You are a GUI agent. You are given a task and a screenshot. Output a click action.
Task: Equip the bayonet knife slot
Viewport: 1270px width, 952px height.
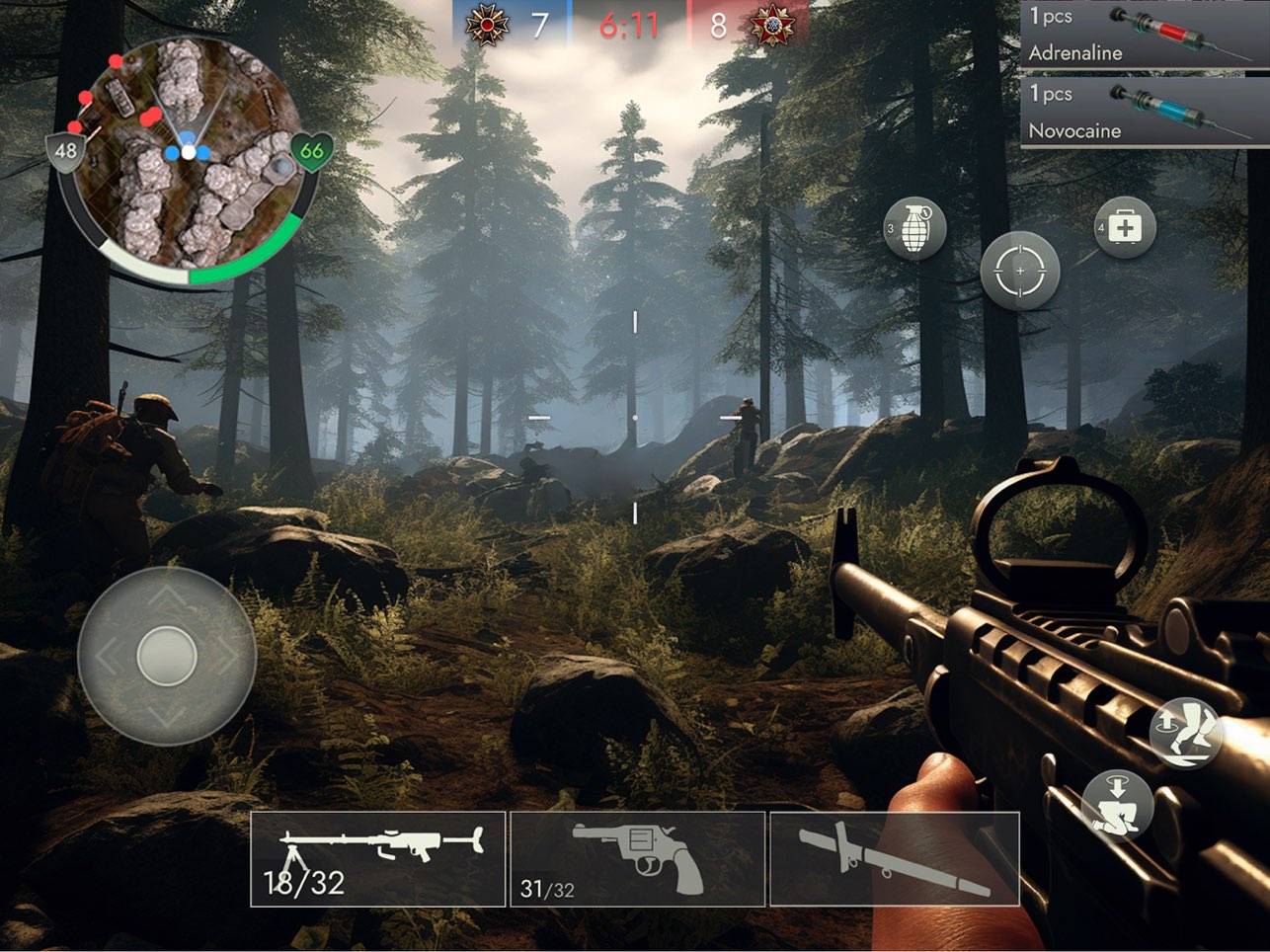(894, 858)
